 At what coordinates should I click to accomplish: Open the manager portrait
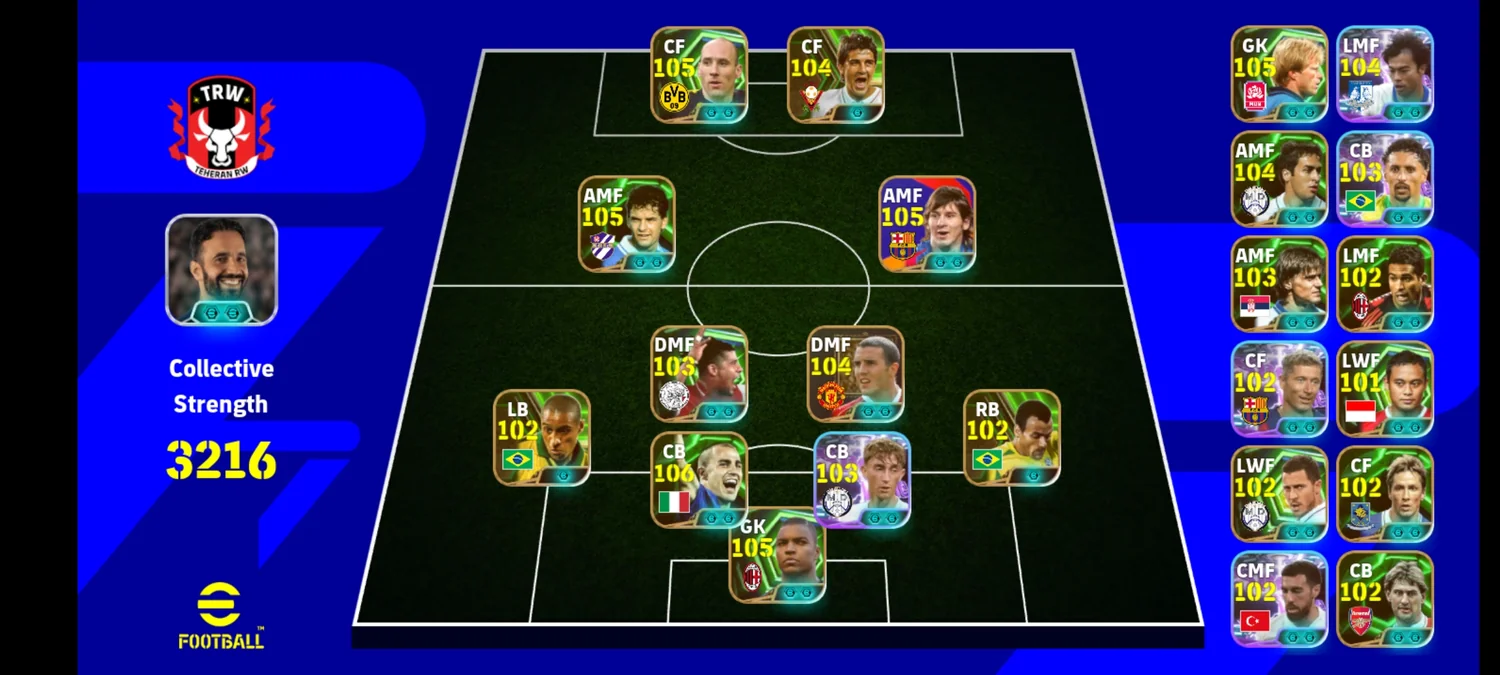coord(221,270)
